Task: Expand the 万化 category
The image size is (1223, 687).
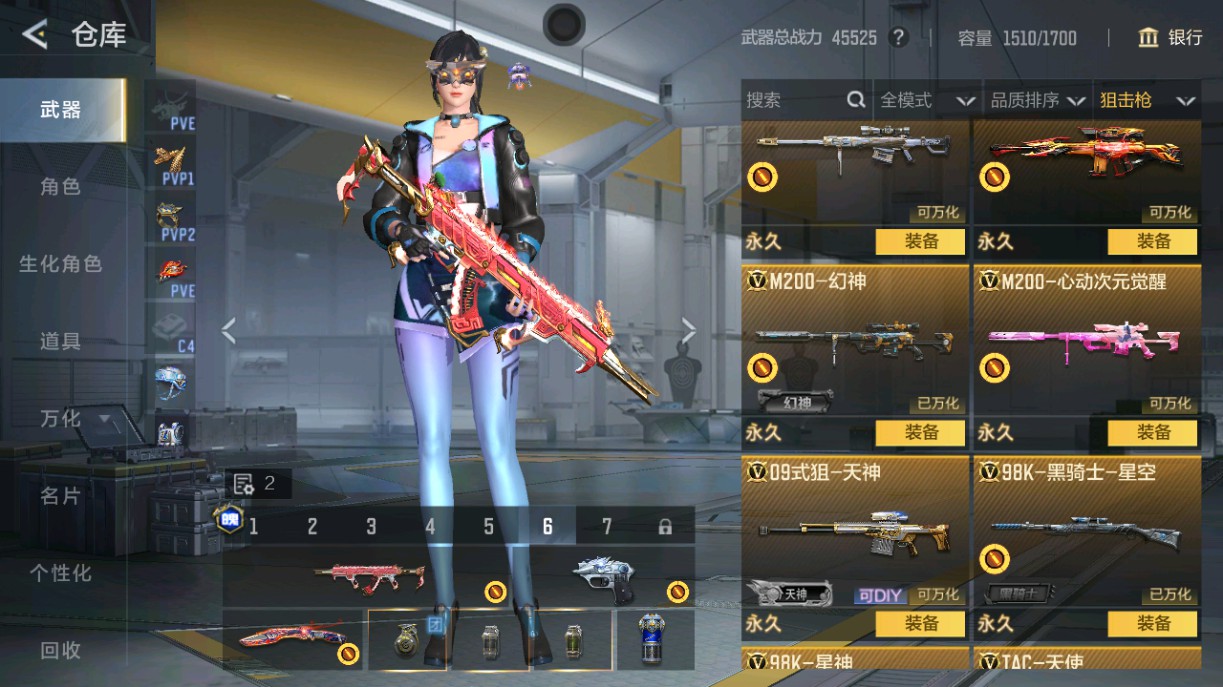Action: coord(74,418)
